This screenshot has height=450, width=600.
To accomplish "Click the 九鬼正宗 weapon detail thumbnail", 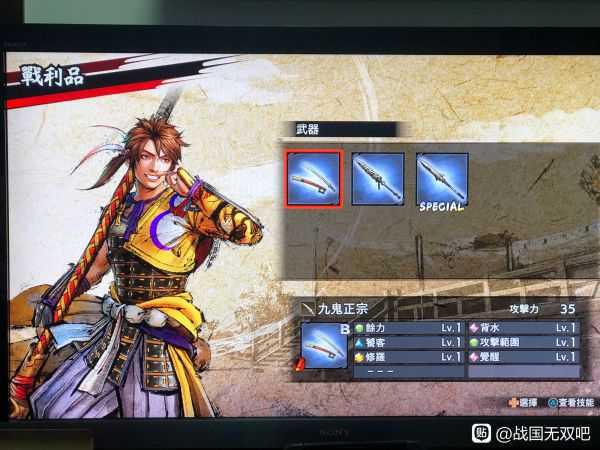I will tap(323, 345).
